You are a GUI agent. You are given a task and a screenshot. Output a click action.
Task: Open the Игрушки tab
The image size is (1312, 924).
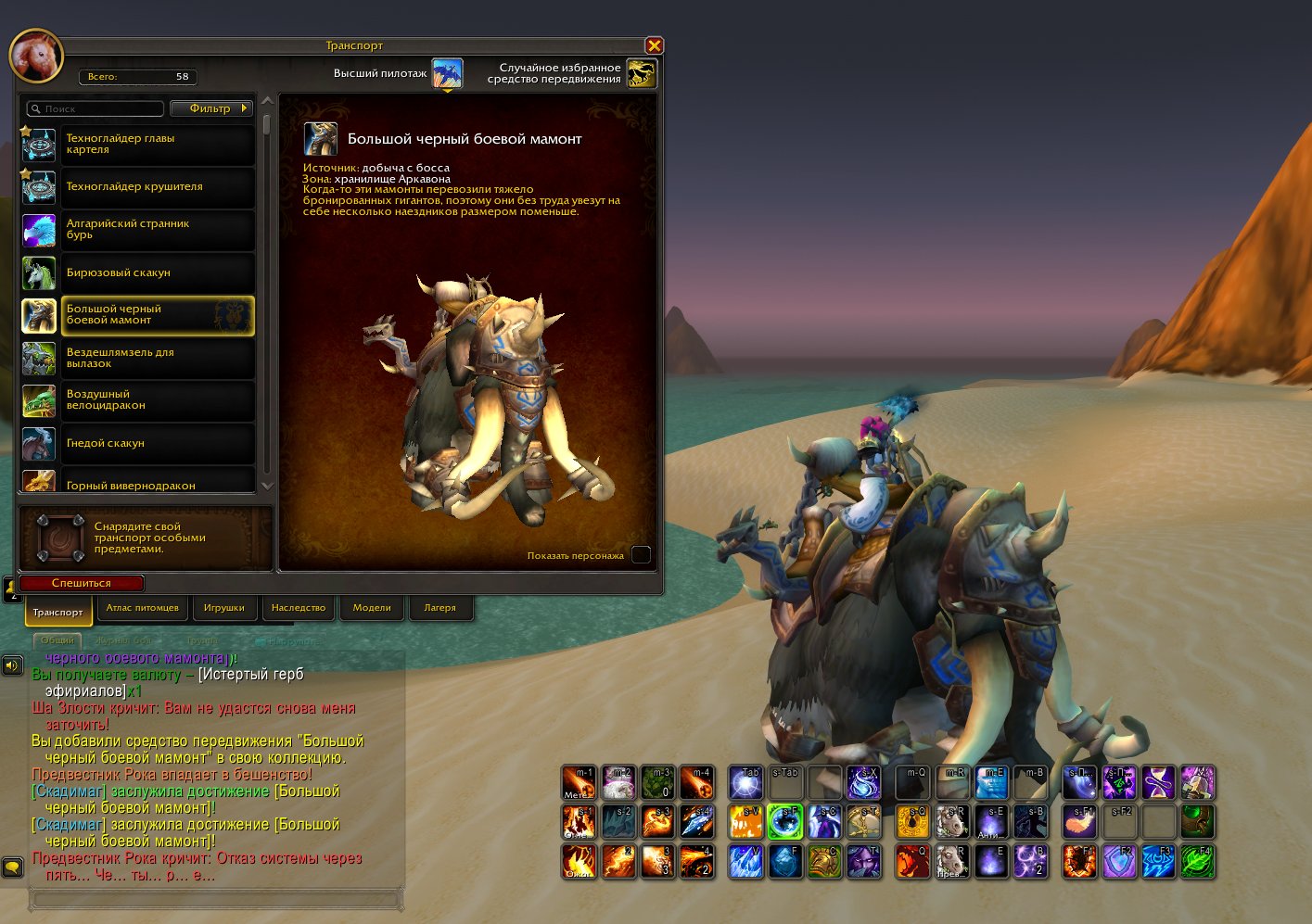tap(225, 607)
